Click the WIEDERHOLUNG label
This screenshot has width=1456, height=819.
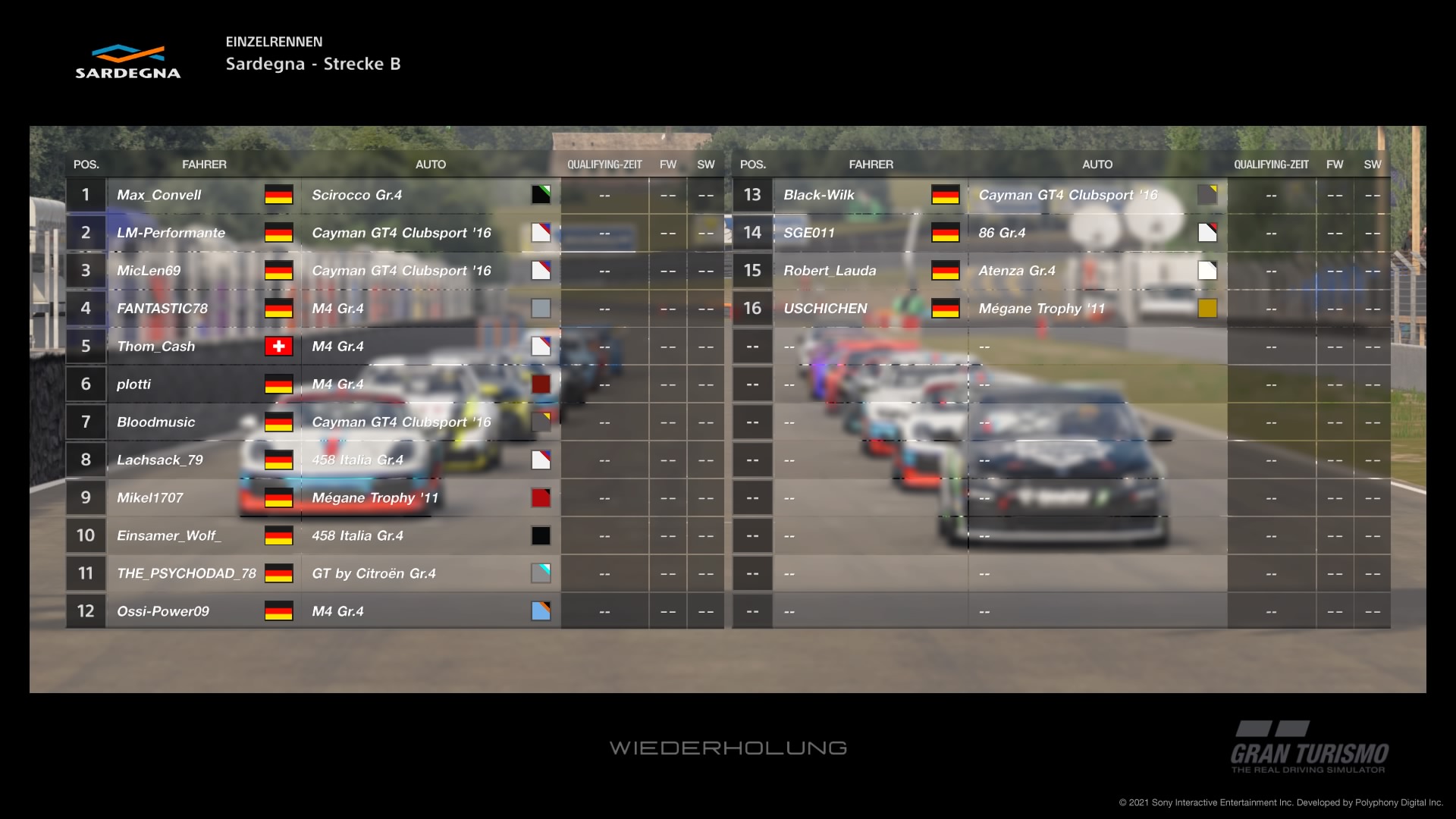coord(729,747)
